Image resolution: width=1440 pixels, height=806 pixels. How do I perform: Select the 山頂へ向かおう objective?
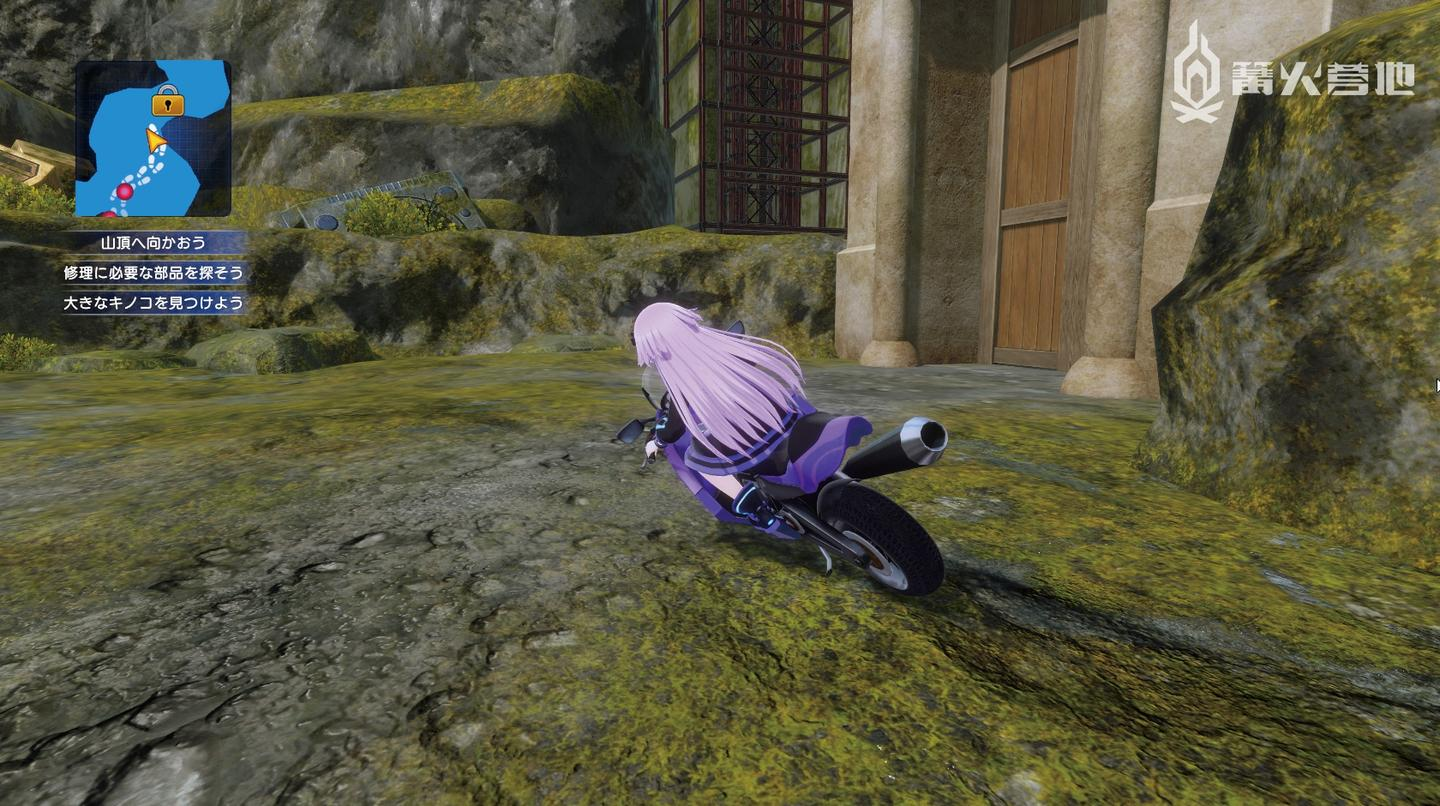(x=153, y=243)
